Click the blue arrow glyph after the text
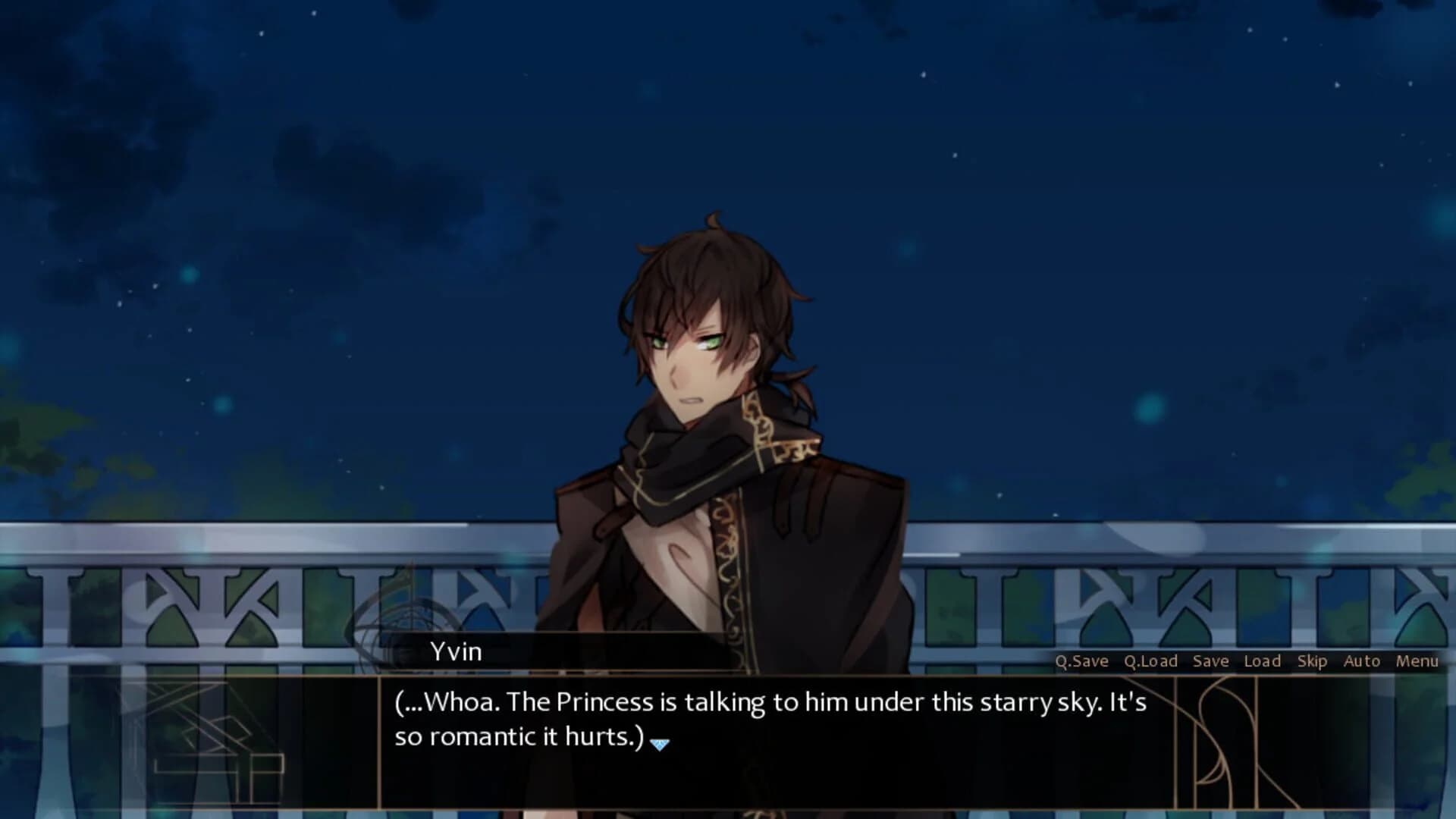The image size is (1456, 819). pos(659,744)
